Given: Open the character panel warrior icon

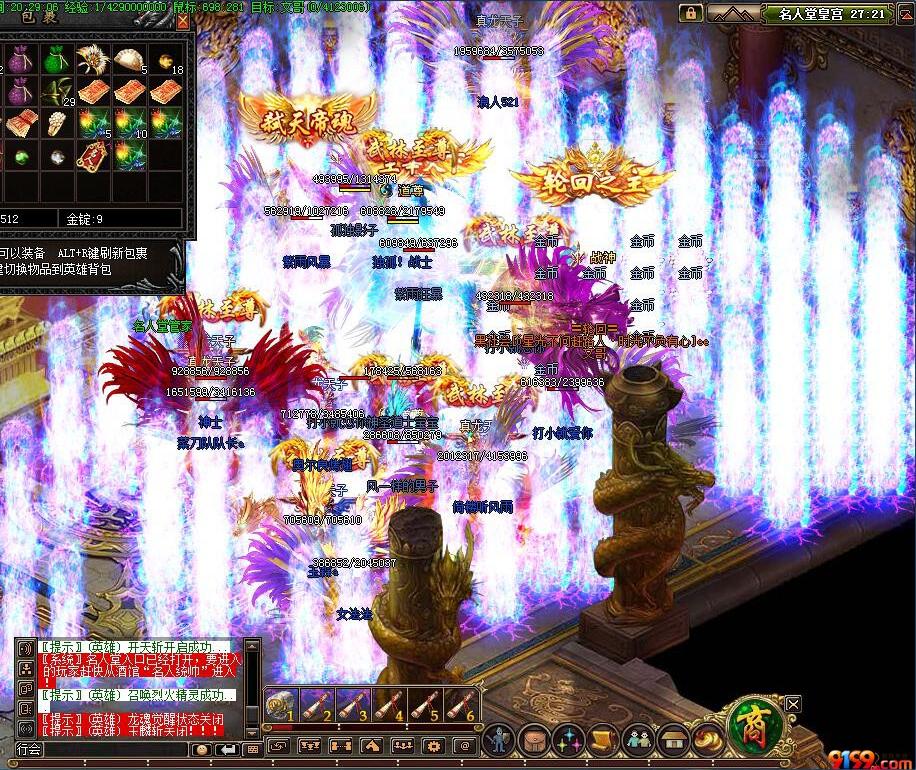Looking at the screenshot, I should pyautogui.click(x=498, y=741).
